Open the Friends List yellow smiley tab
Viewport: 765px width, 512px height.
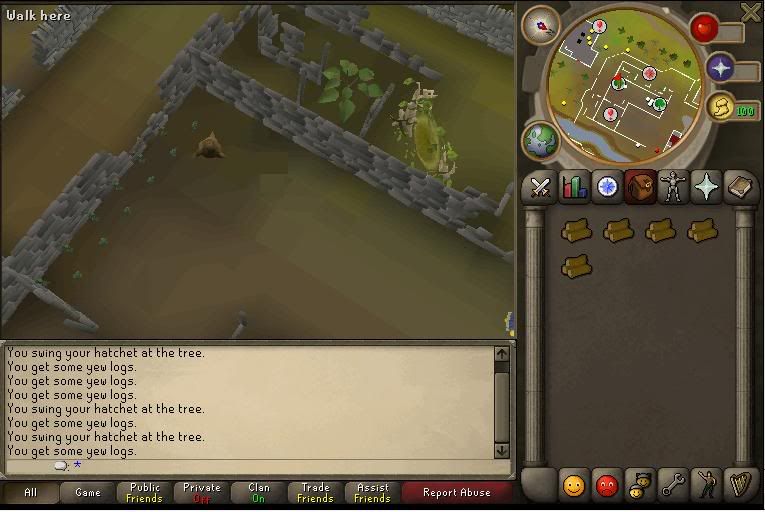click(x=573, y=486)
